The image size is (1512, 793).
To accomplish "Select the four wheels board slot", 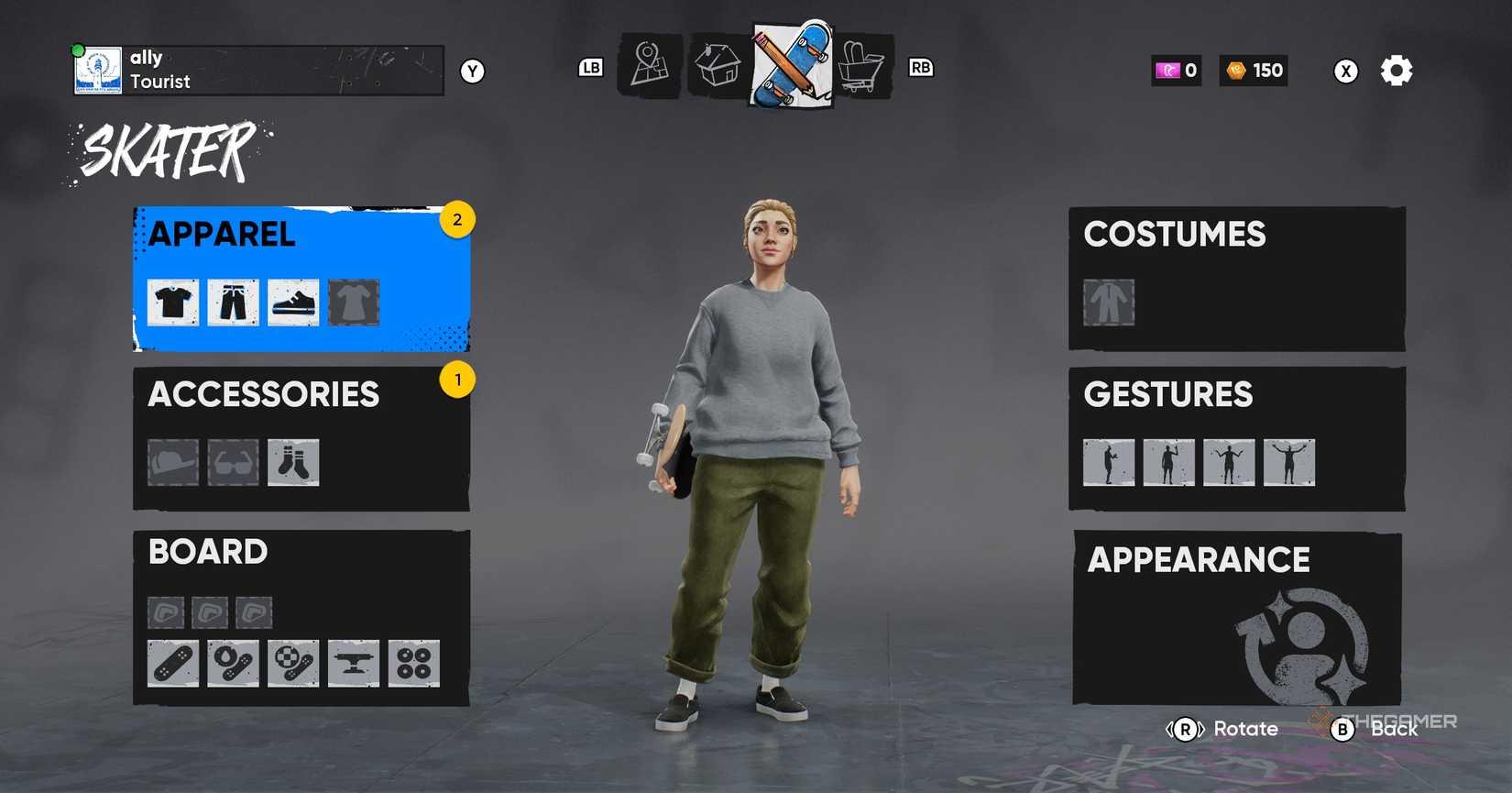I will (414, 663).
